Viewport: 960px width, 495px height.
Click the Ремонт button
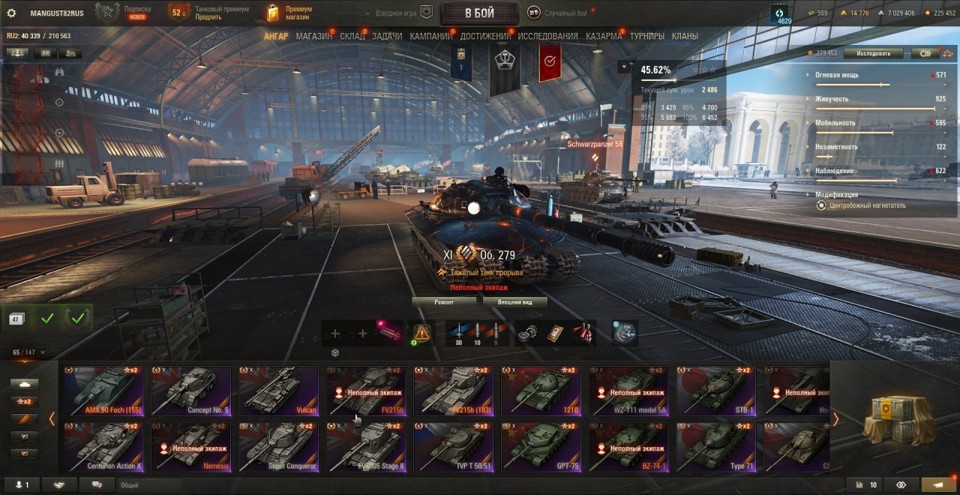(445, 301)
